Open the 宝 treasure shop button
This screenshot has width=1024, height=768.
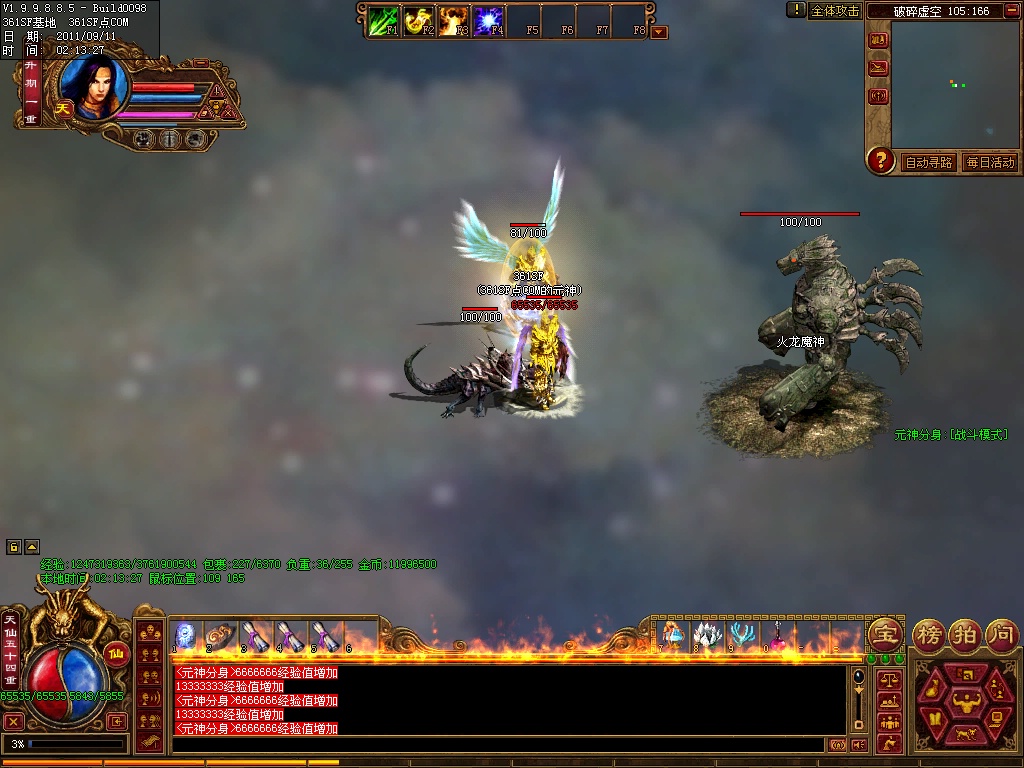pos(885,634)
